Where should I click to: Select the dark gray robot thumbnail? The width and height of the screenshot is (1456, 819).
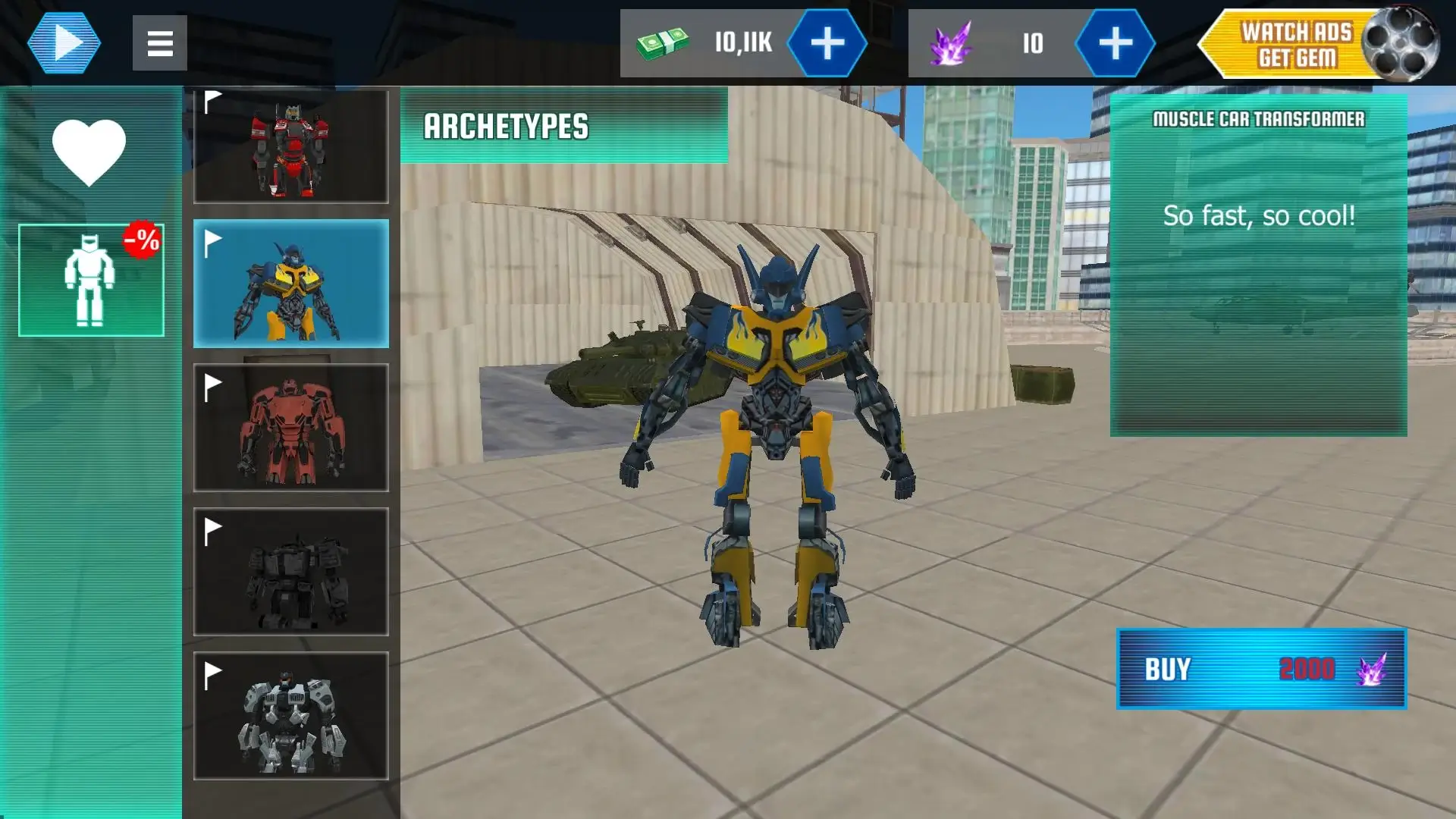pyautogui.click(x=291, y=571)
